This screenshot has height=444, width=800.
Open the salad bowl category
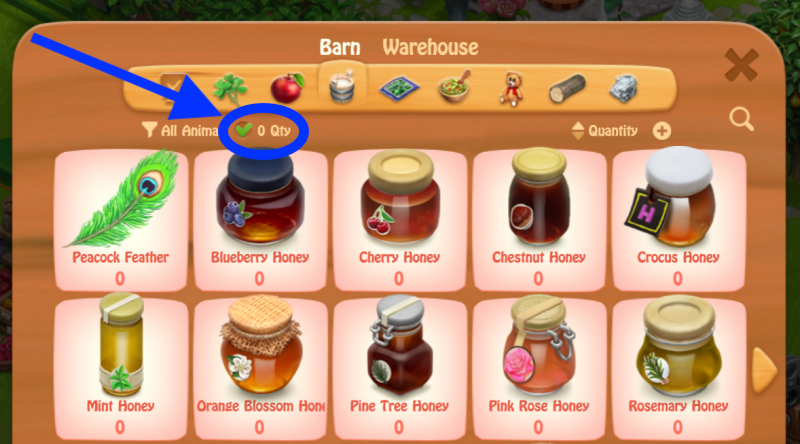pos(455,88)
